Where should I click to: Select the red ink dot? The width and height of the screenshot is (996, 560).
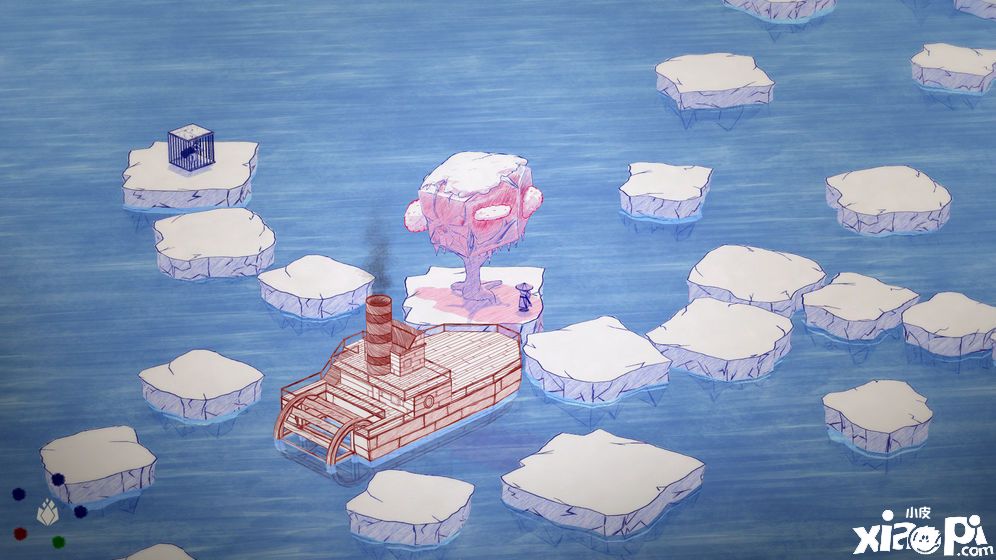20,532
